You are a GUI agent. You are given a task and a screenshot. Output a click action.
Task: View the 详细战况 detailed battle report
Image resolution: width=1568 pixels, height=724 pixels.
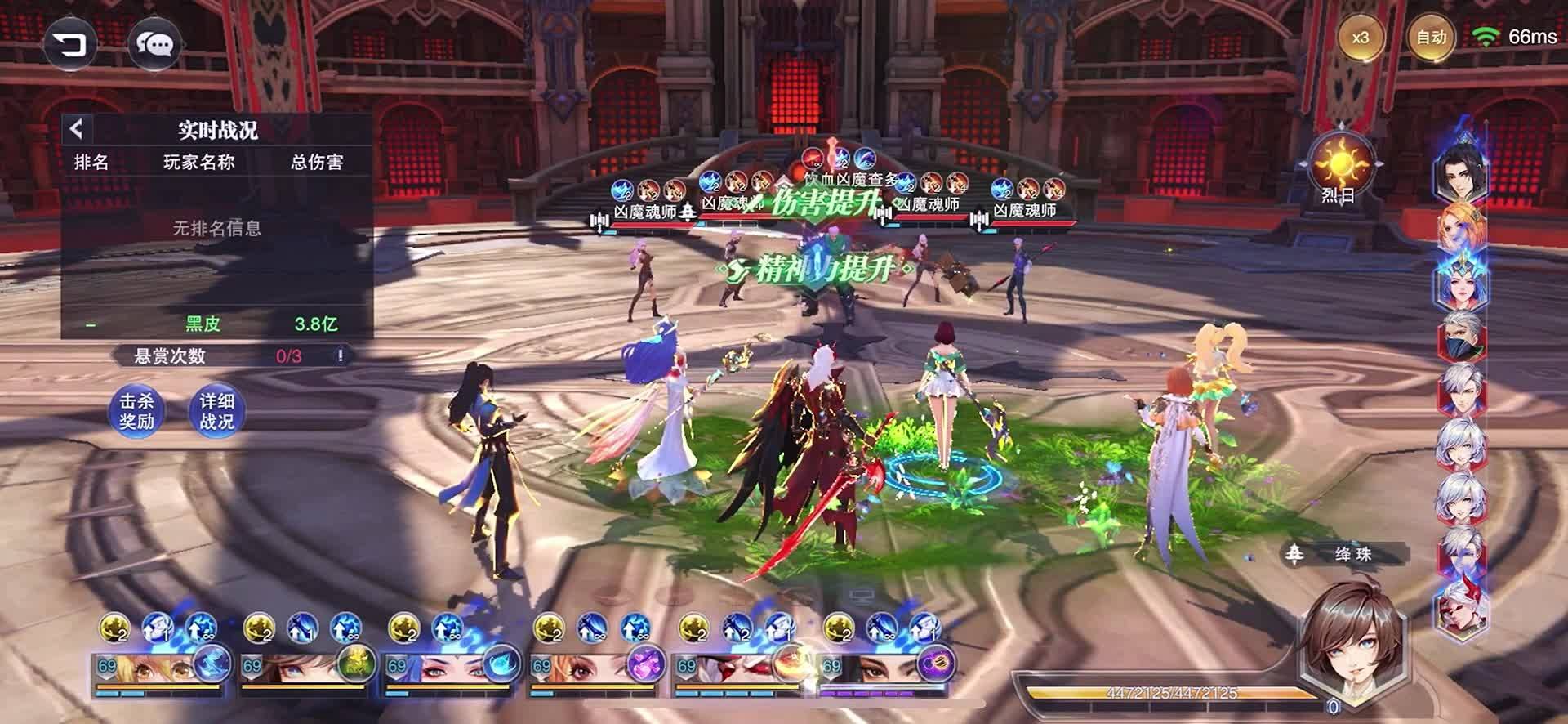click(216, 411)
